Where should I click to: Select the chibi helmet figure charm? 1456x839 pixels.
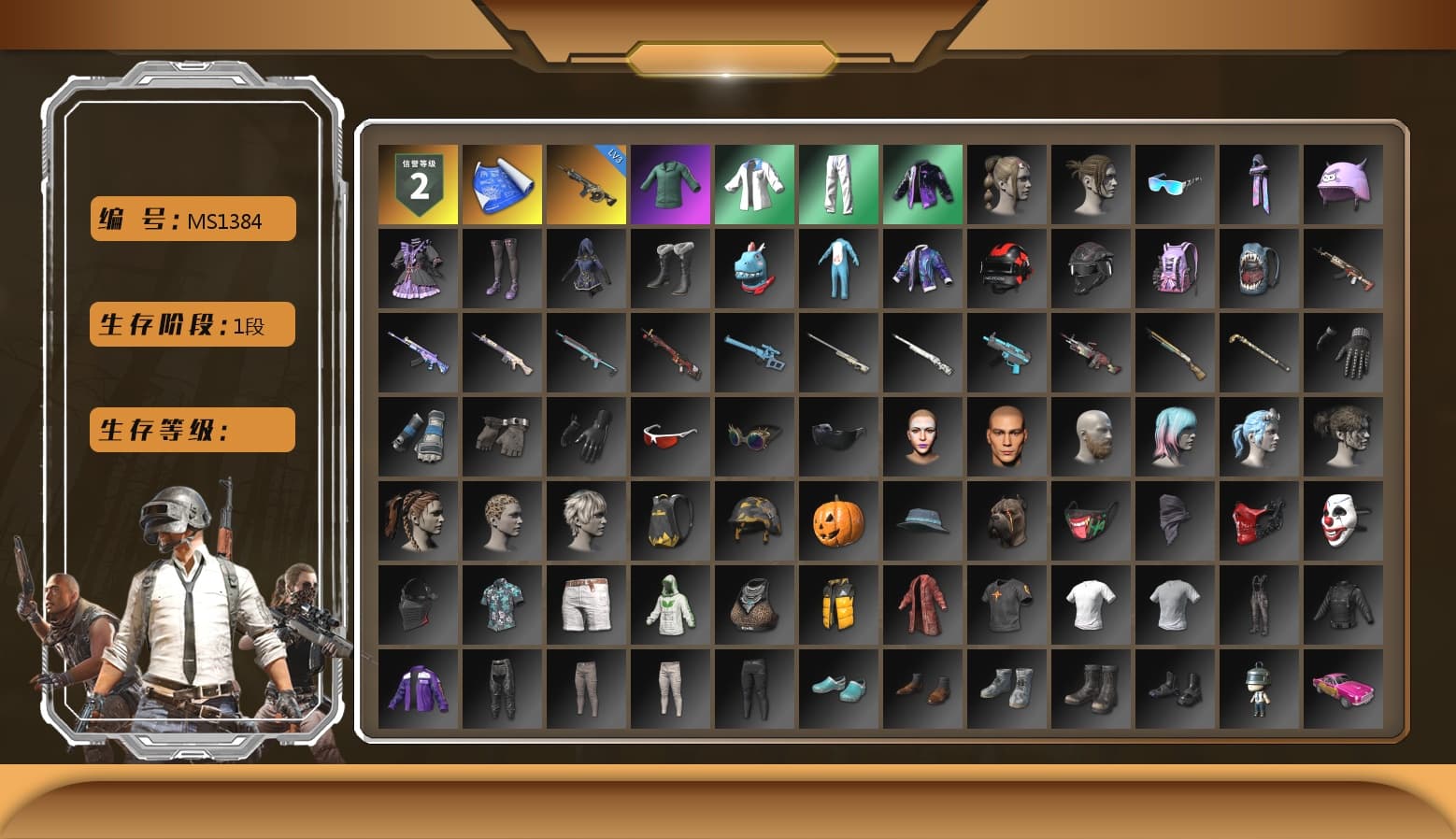(x=1259, y=689)
